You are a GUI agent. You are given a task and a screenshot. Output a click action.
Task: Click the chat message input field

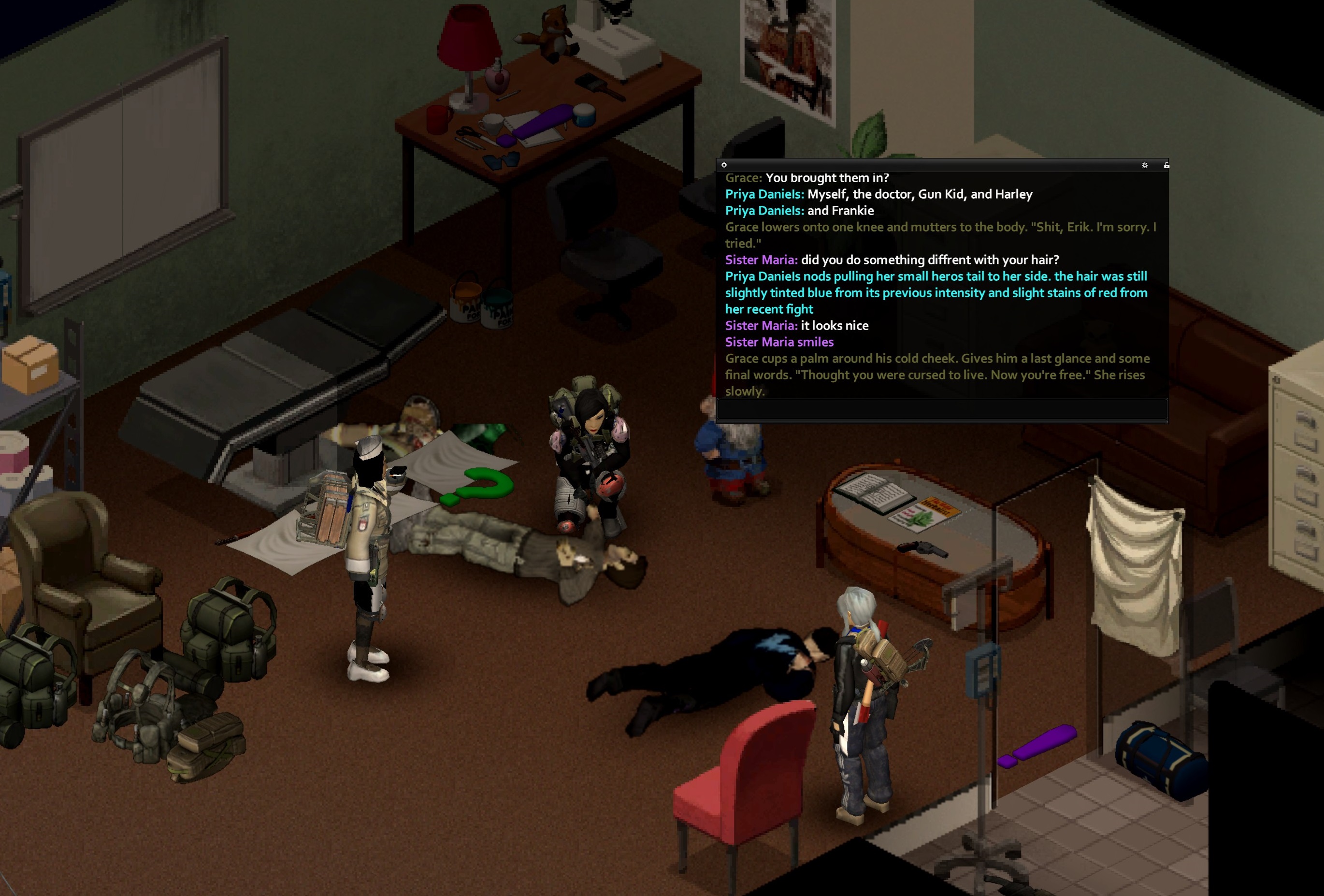941,409
